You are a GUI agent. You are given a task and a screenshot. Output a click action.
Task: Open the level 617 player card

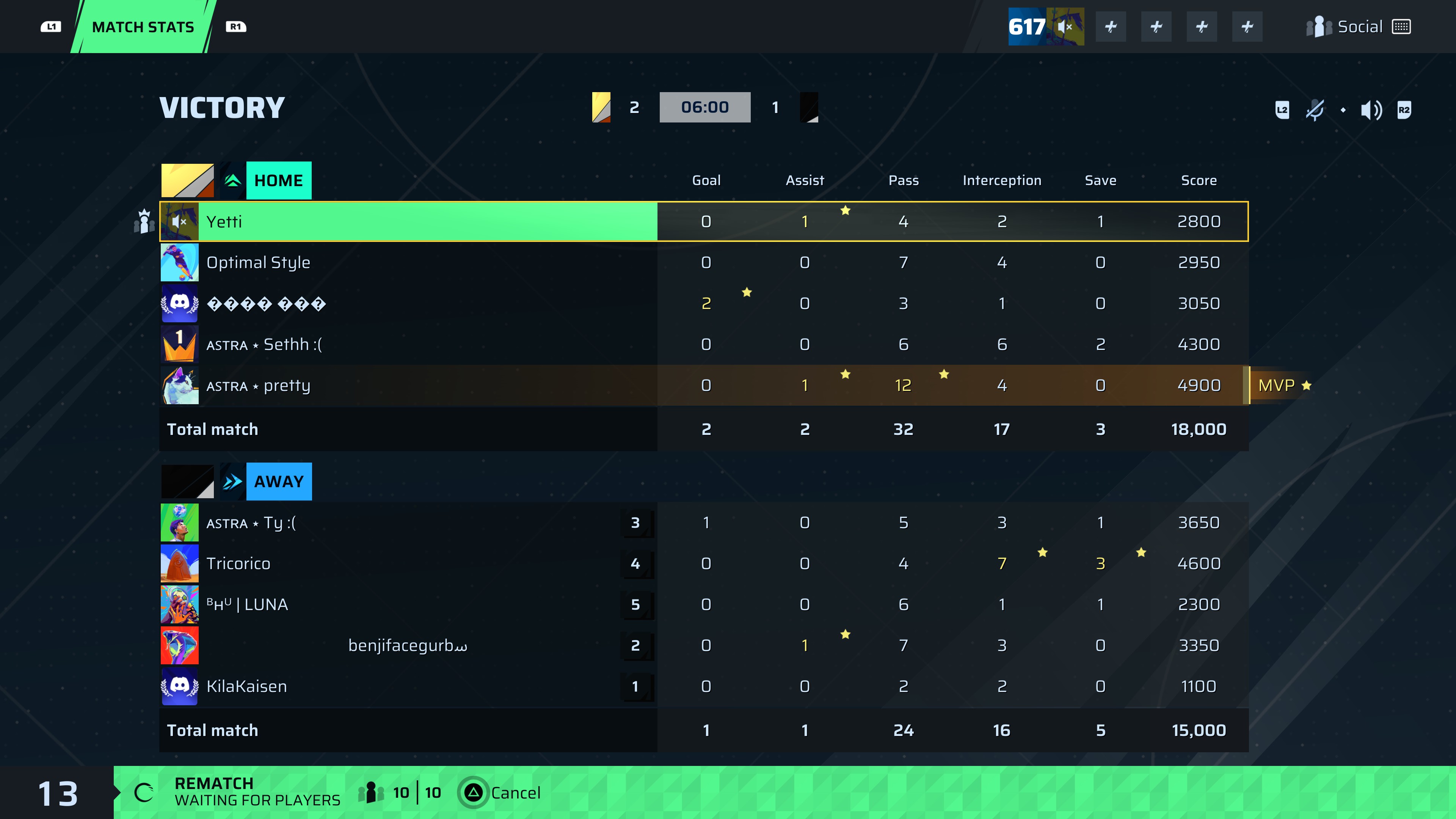pos(1046,27)
